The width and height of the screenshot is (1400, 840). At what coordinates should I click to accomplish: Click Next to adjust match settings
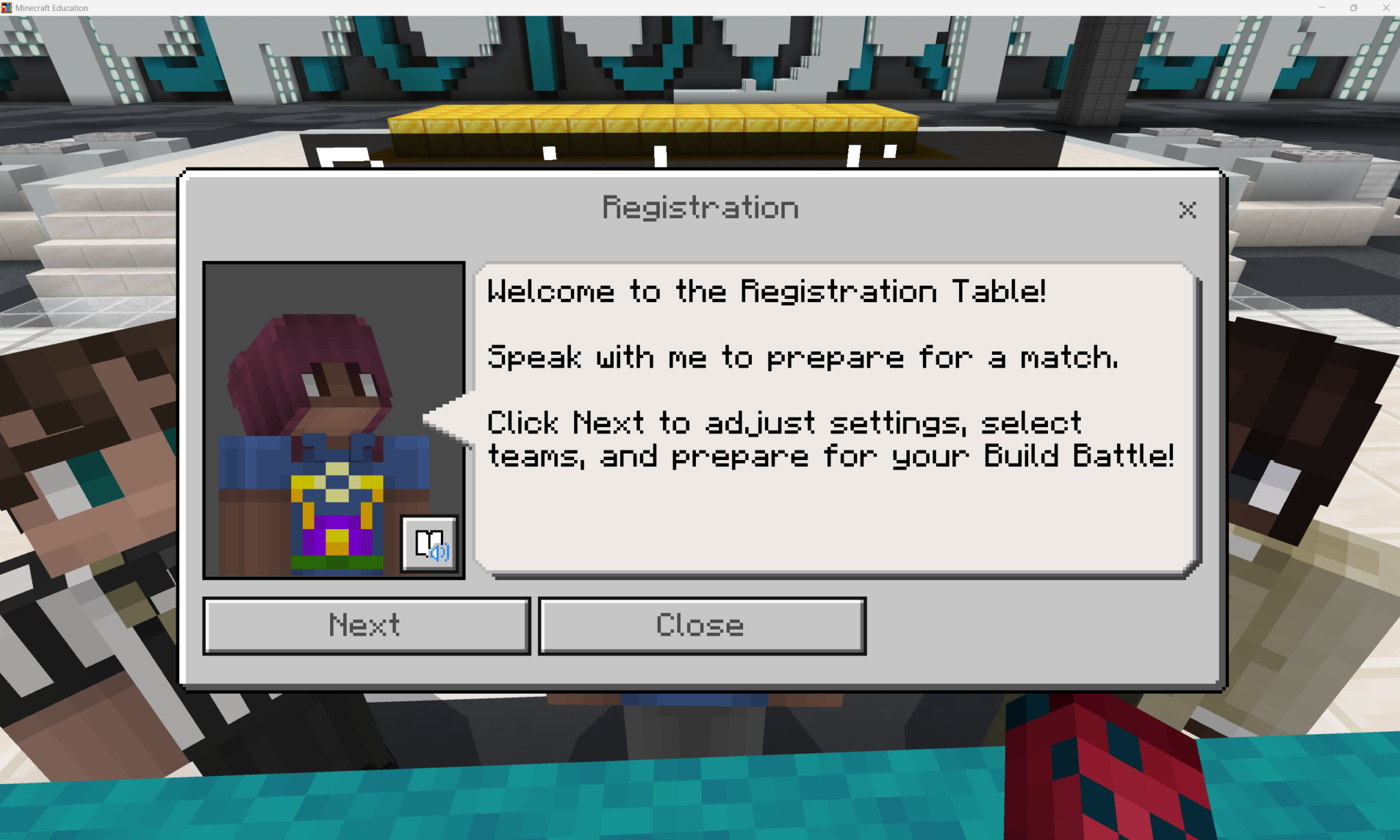tap(366, 625)
